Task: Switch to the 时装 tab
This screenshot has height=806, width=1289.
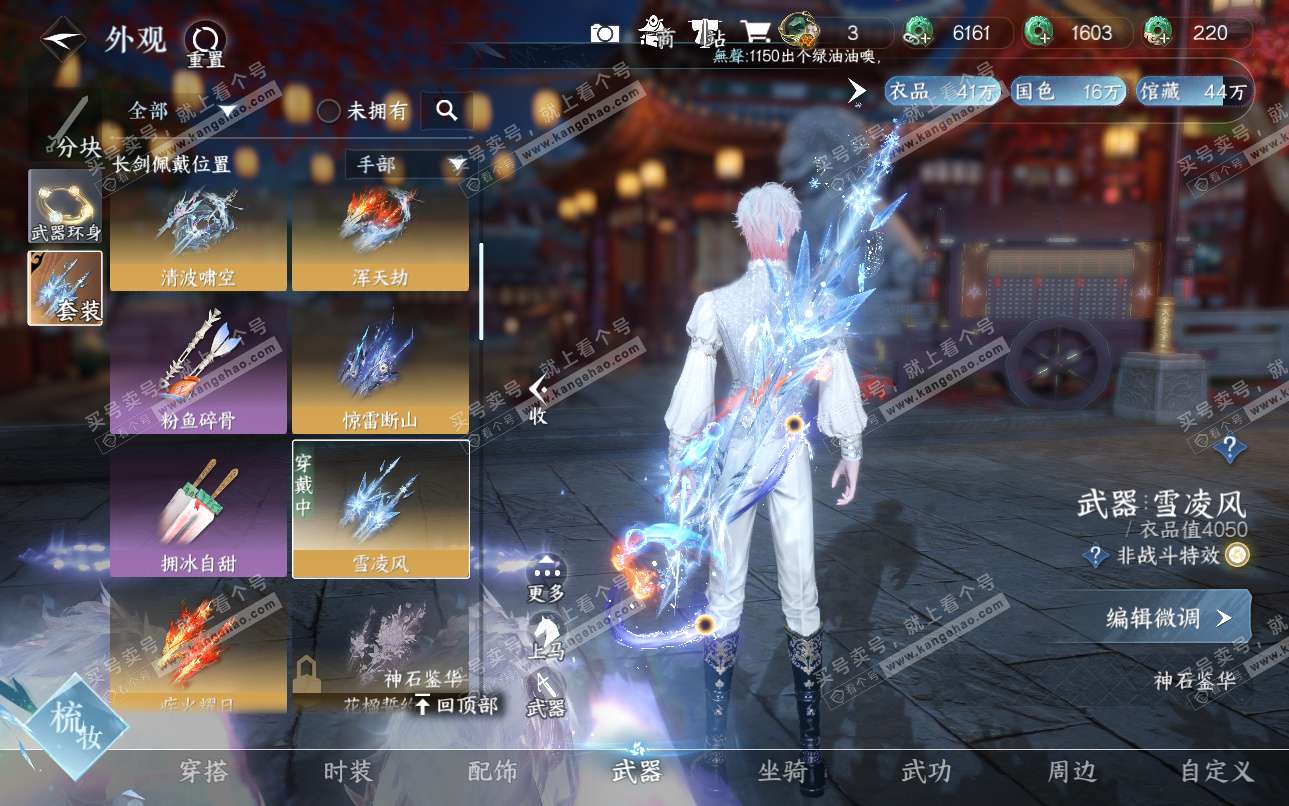Action: pyautogui.click(x=348, y=771)
